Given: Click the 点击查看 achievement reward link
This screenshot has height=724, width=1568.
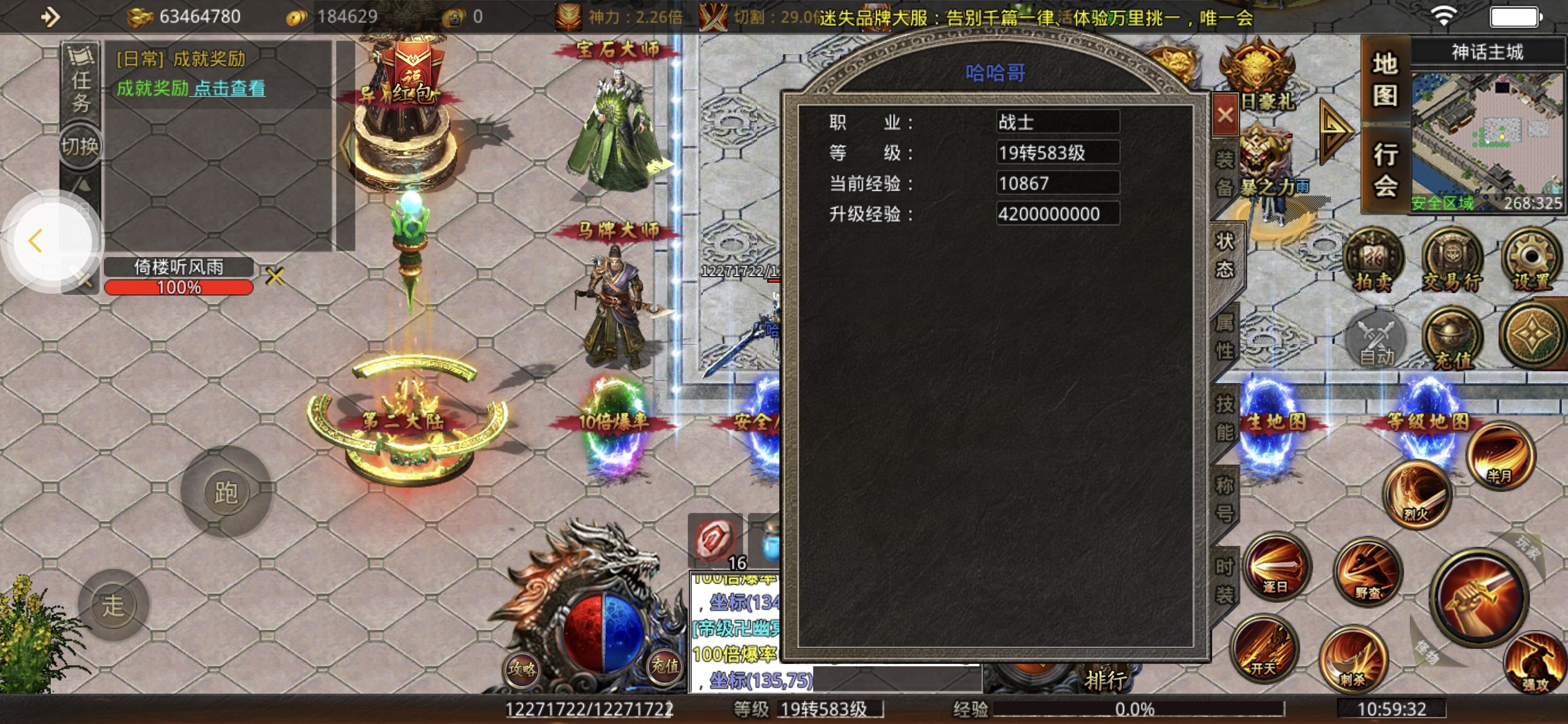Looking at the screenshot, I should 229,89.
